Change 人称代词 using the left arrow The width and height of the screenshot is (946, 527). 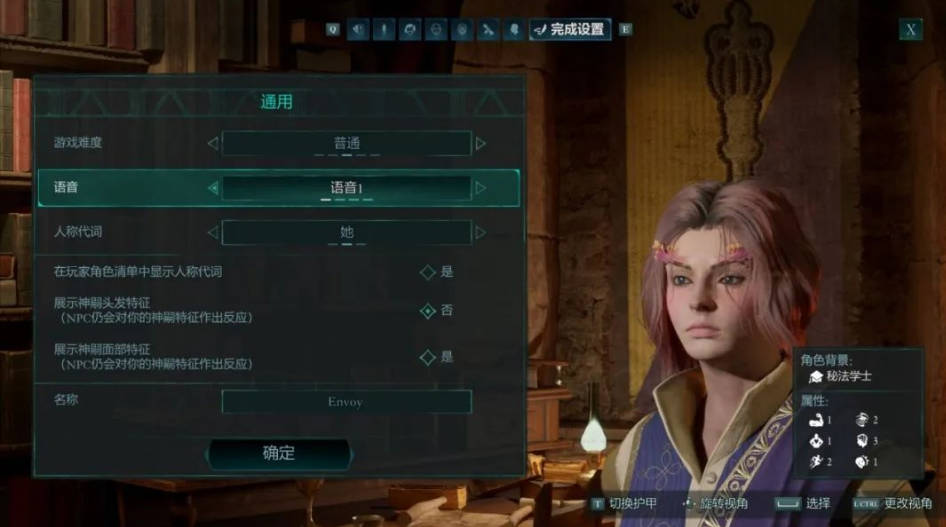pyautogui.click(x=212, y=233)
